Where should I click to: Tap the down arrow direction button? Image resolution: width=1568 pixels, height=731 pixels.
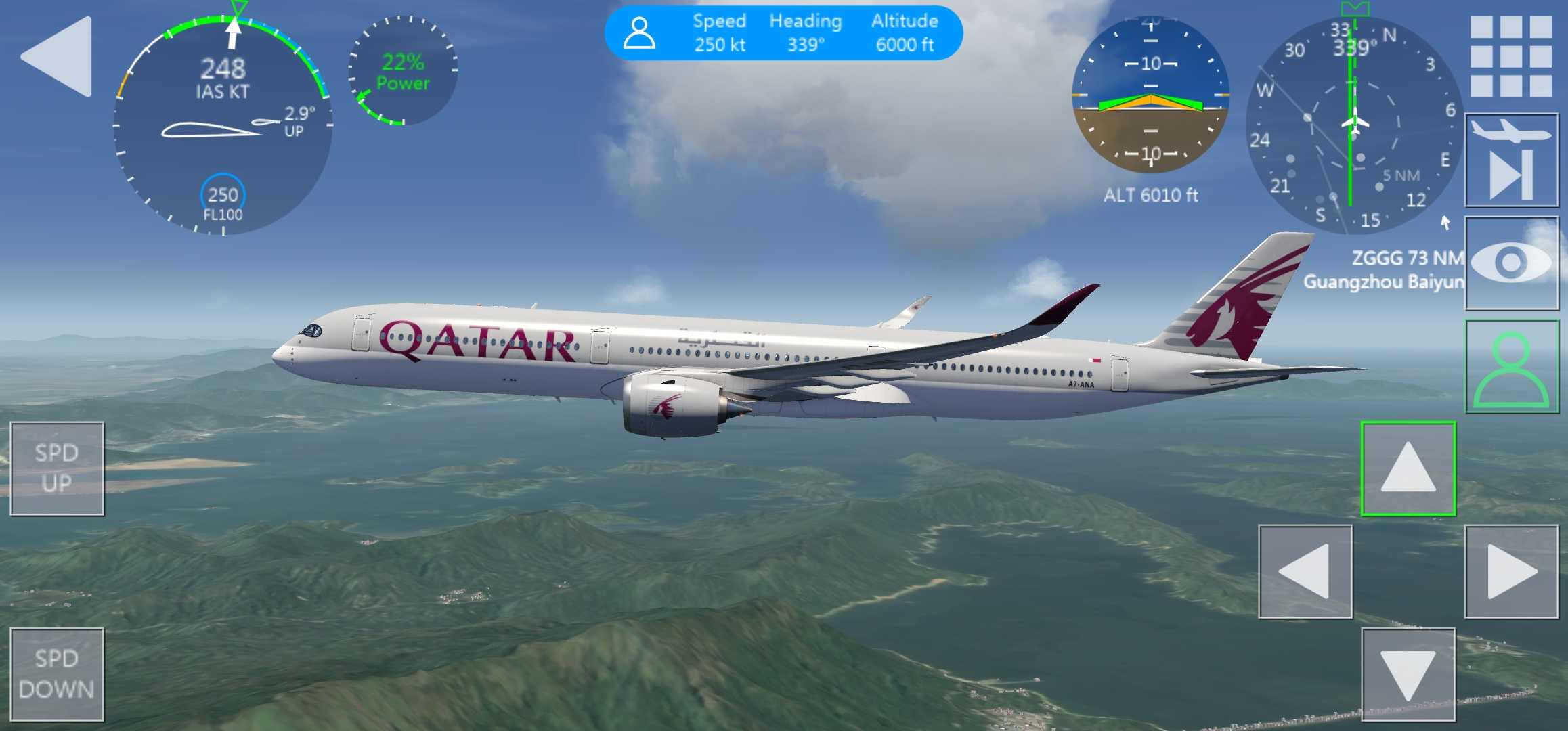pos(1408,674)
